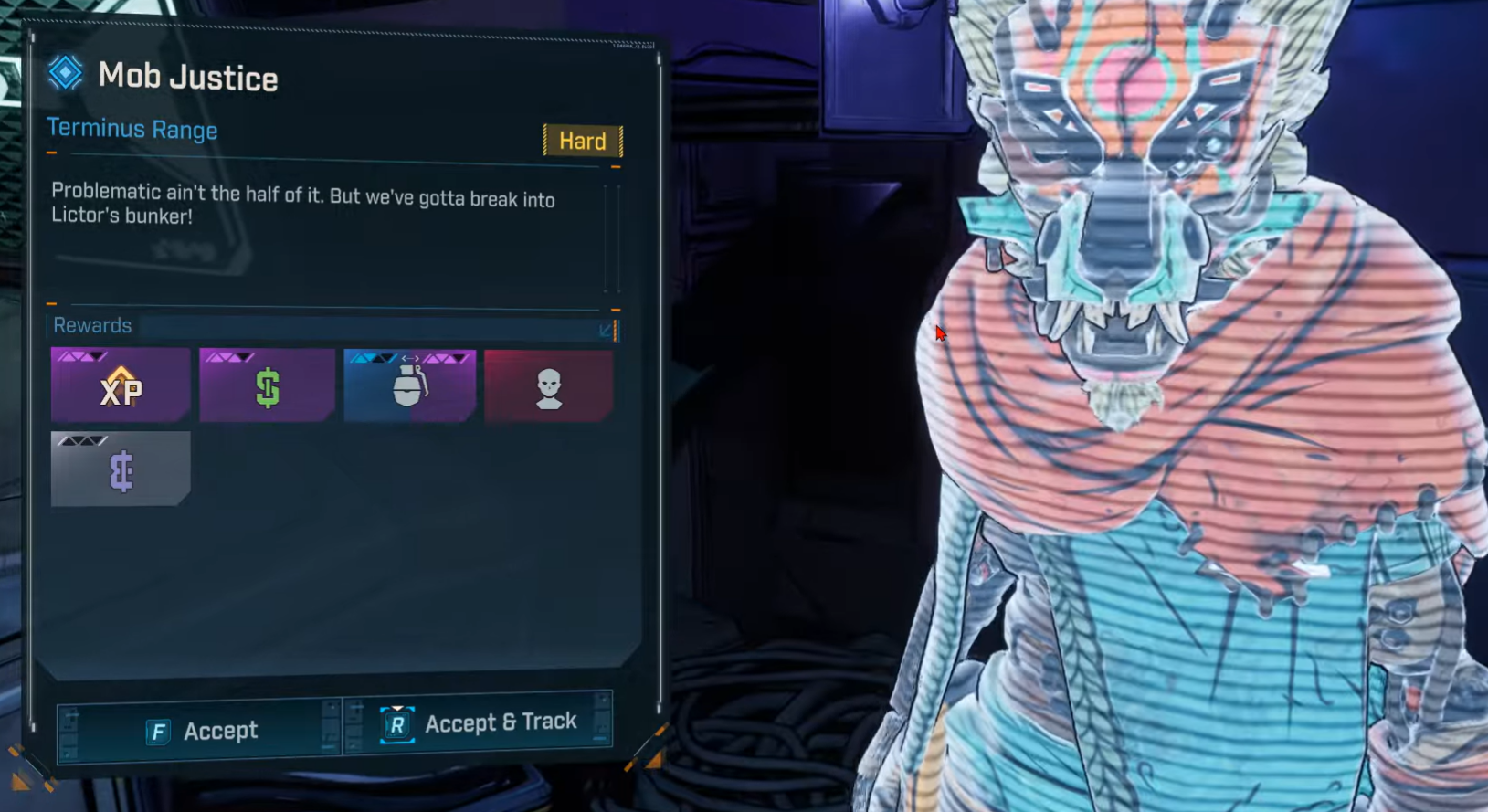Viewport: 1488px width, 812px height.
Task: Click the Terminus Range location link
Action: coord(132,130)
